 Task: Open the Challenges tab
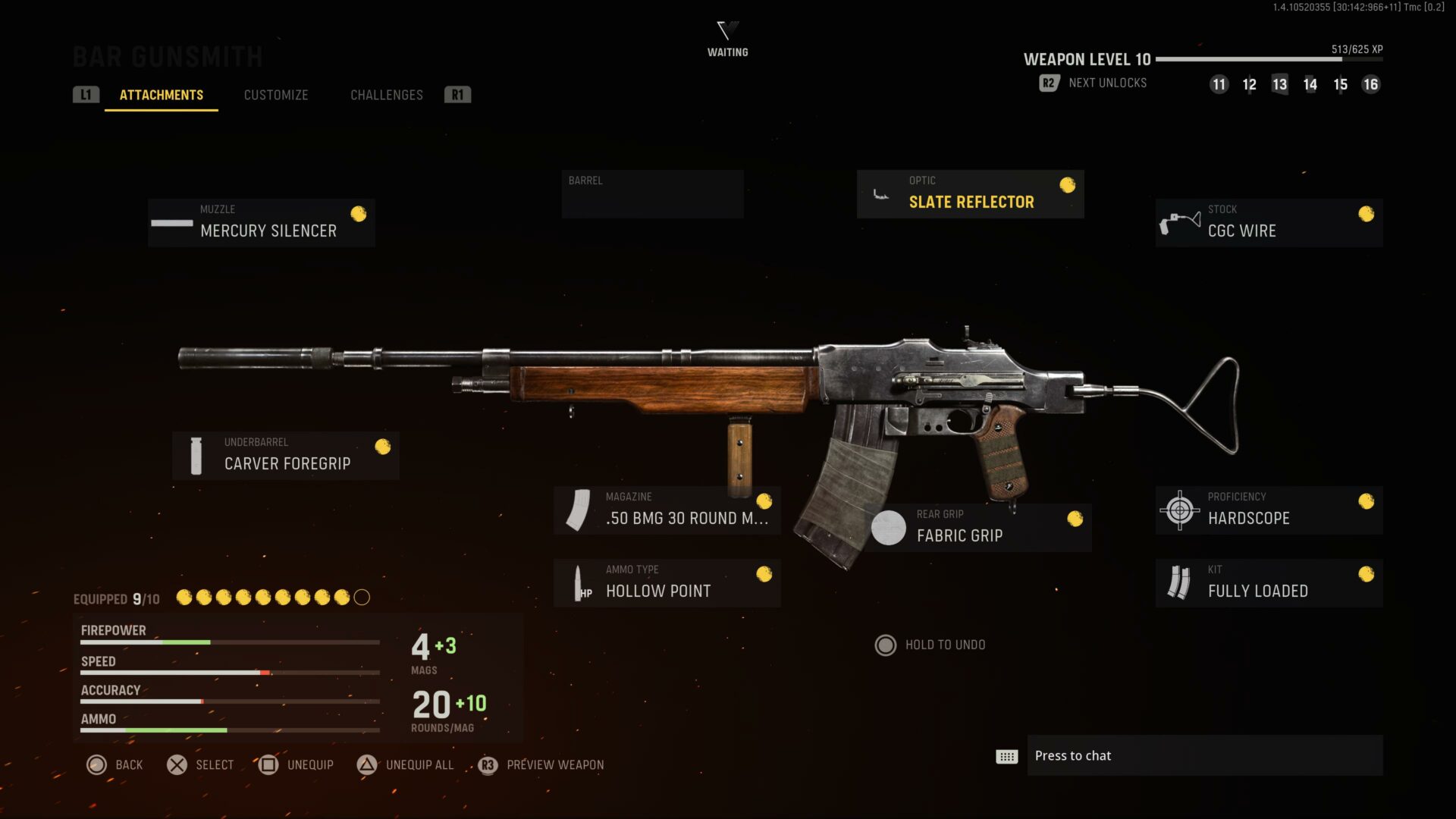[x=387, y=95]
